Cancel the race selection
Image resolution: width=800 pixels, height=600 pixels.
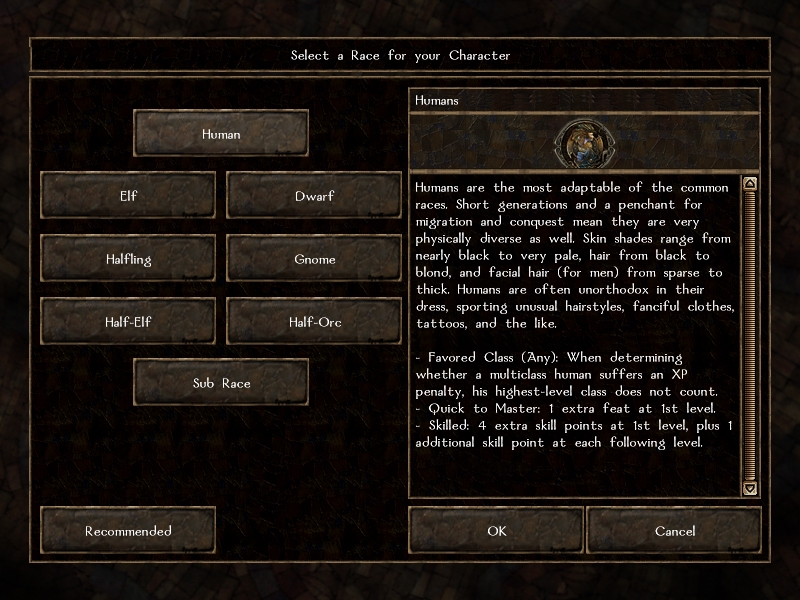click(675, 531)
